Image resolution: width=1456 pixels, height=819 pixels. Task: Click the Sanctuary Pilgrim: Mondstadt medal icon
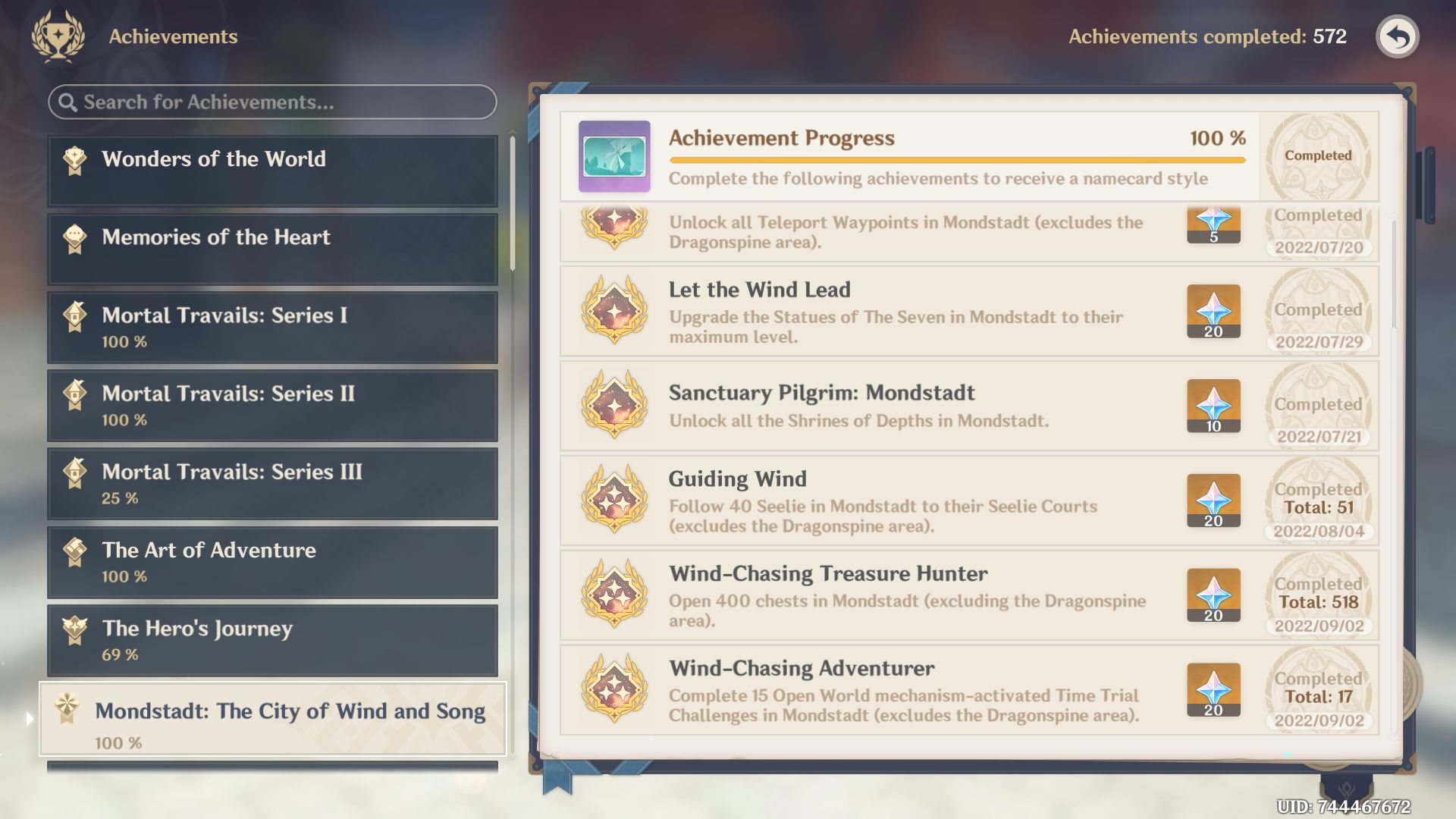[614, 405]
